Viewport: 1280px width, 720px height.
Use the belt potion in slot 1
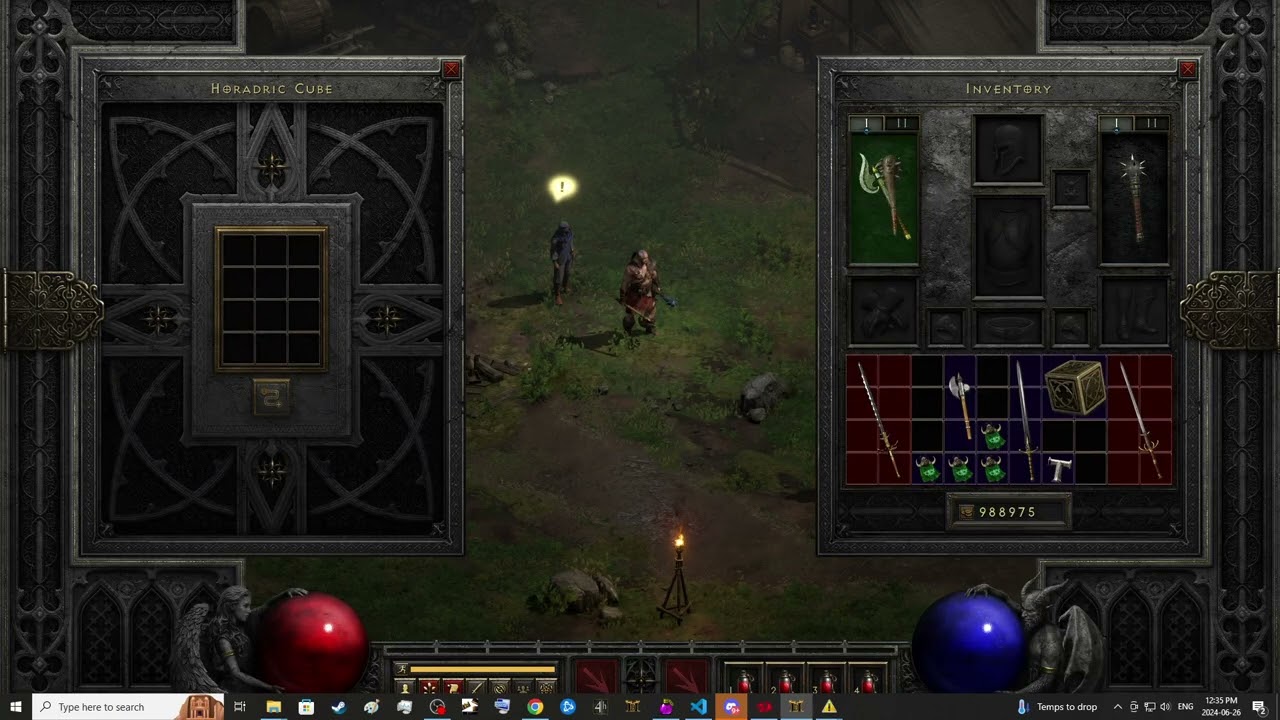[744, 682]
